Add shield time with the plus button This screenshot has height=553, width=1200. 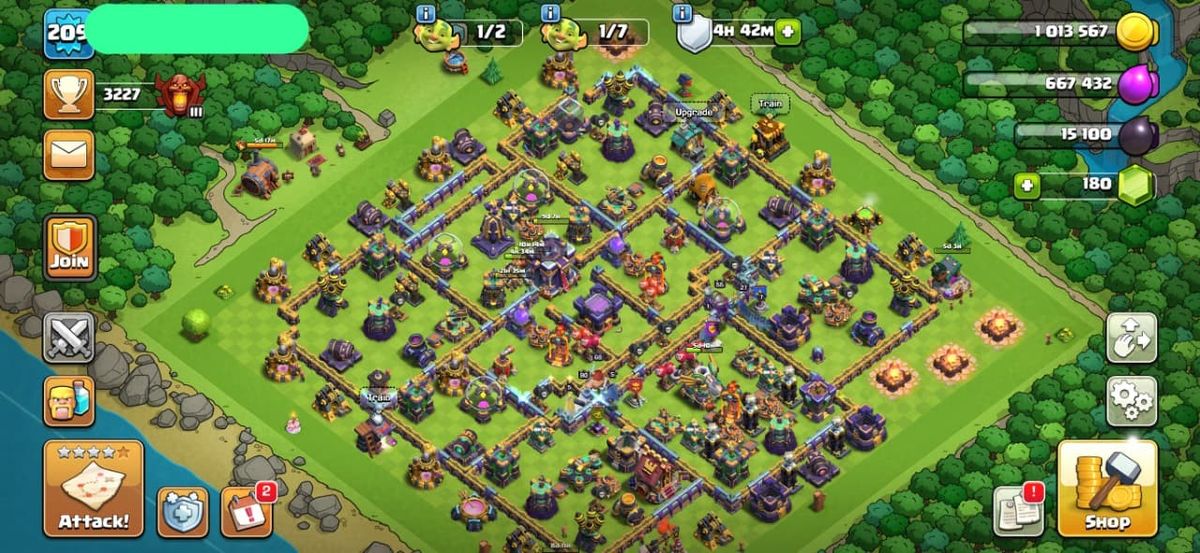[788, 31]
